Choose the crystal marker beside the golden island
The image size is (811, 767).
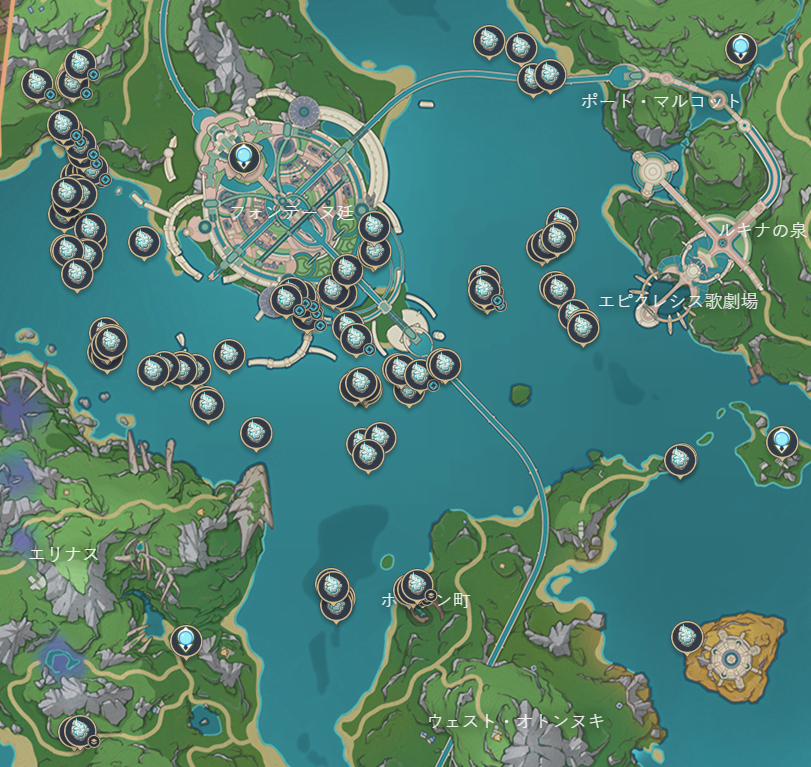click(x=687, y=637)
